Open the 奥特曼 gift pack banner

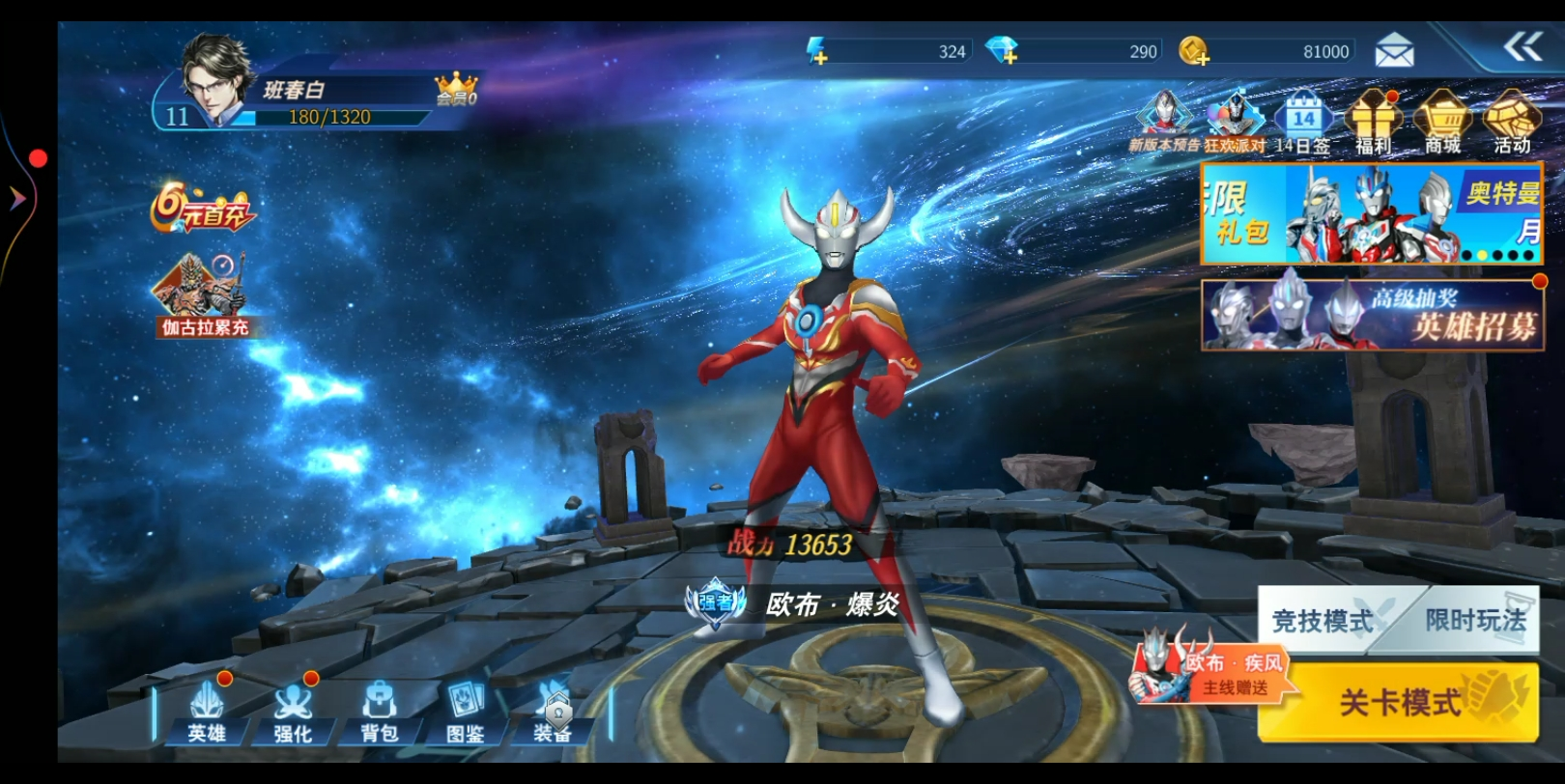point(1372,213)
